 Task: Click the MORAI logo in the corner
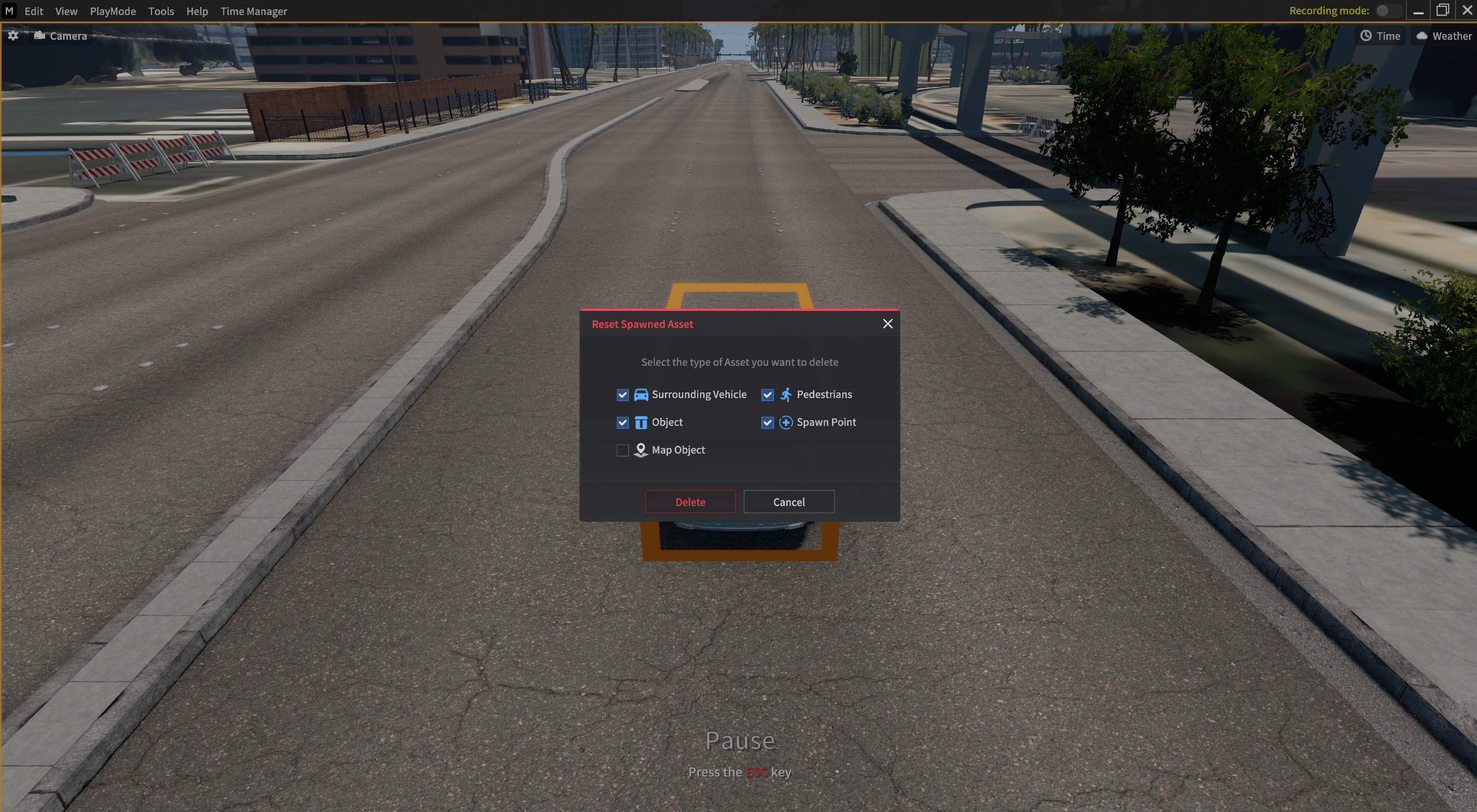[x=9, y=10]
